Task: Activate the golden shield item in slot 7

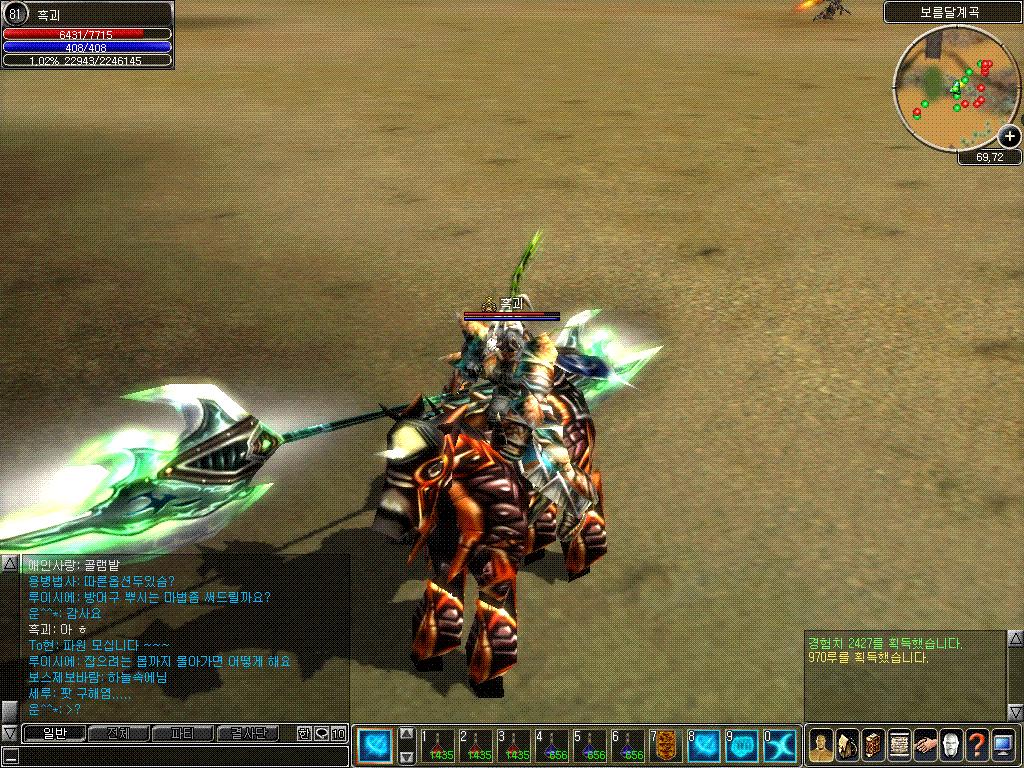Action: pyautogui.click(x=666, y=746)
